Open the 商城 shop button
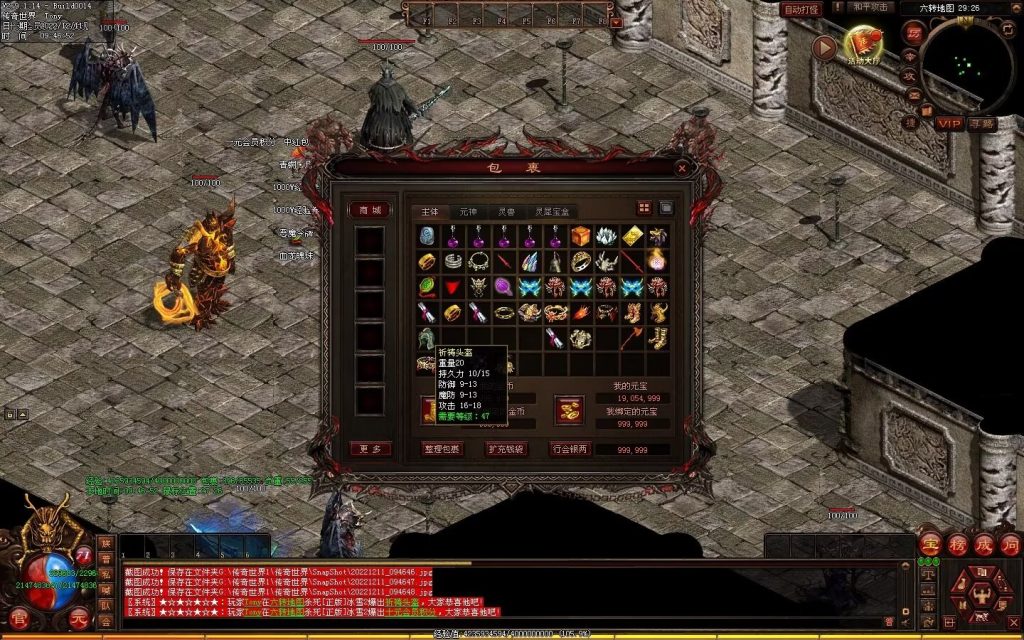This screenshot has height=640, width=1024. click(x=370, y=210)
